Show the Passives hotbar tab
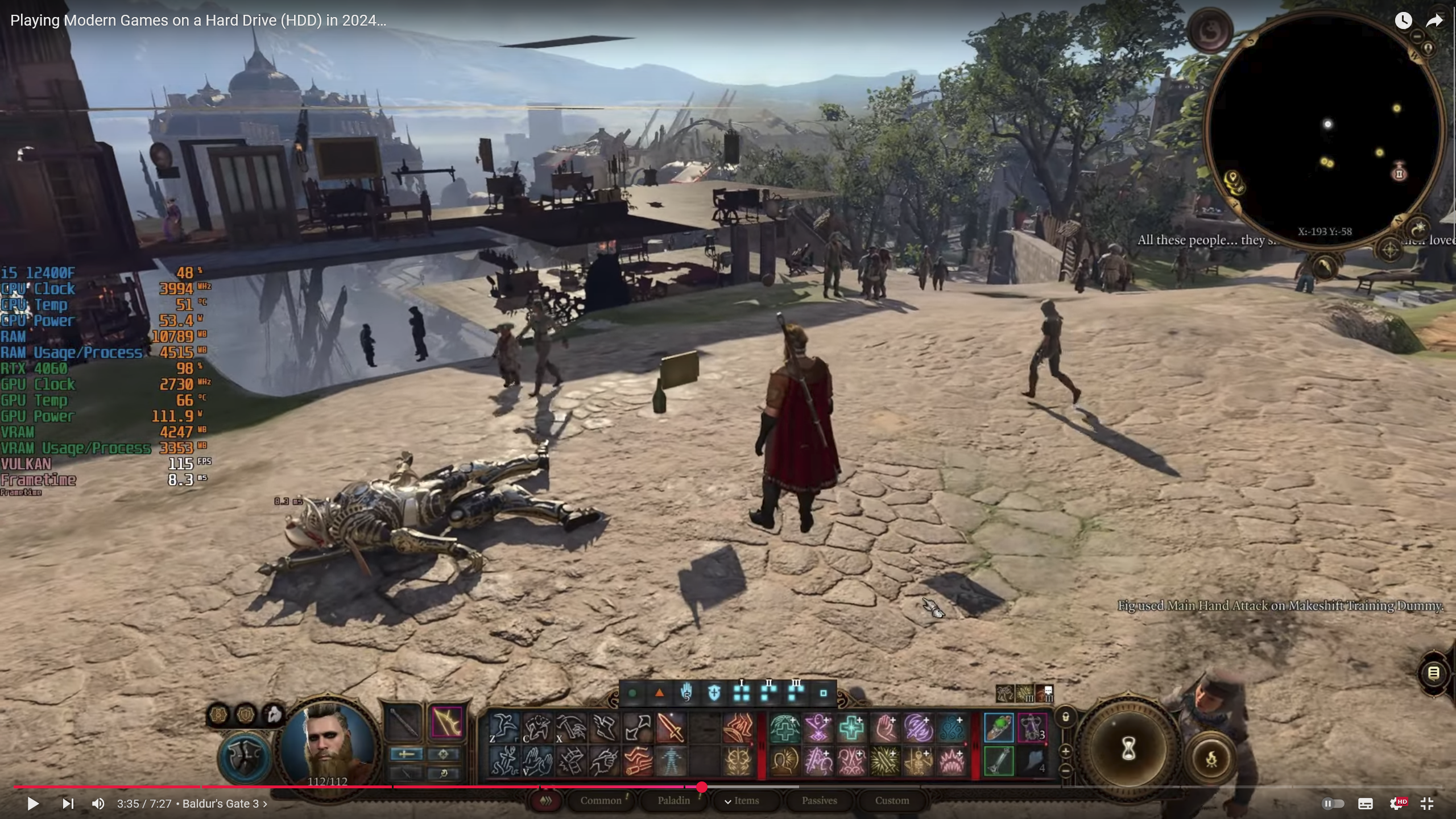The height and width of the screenshot is (819, 1456). 819,801
